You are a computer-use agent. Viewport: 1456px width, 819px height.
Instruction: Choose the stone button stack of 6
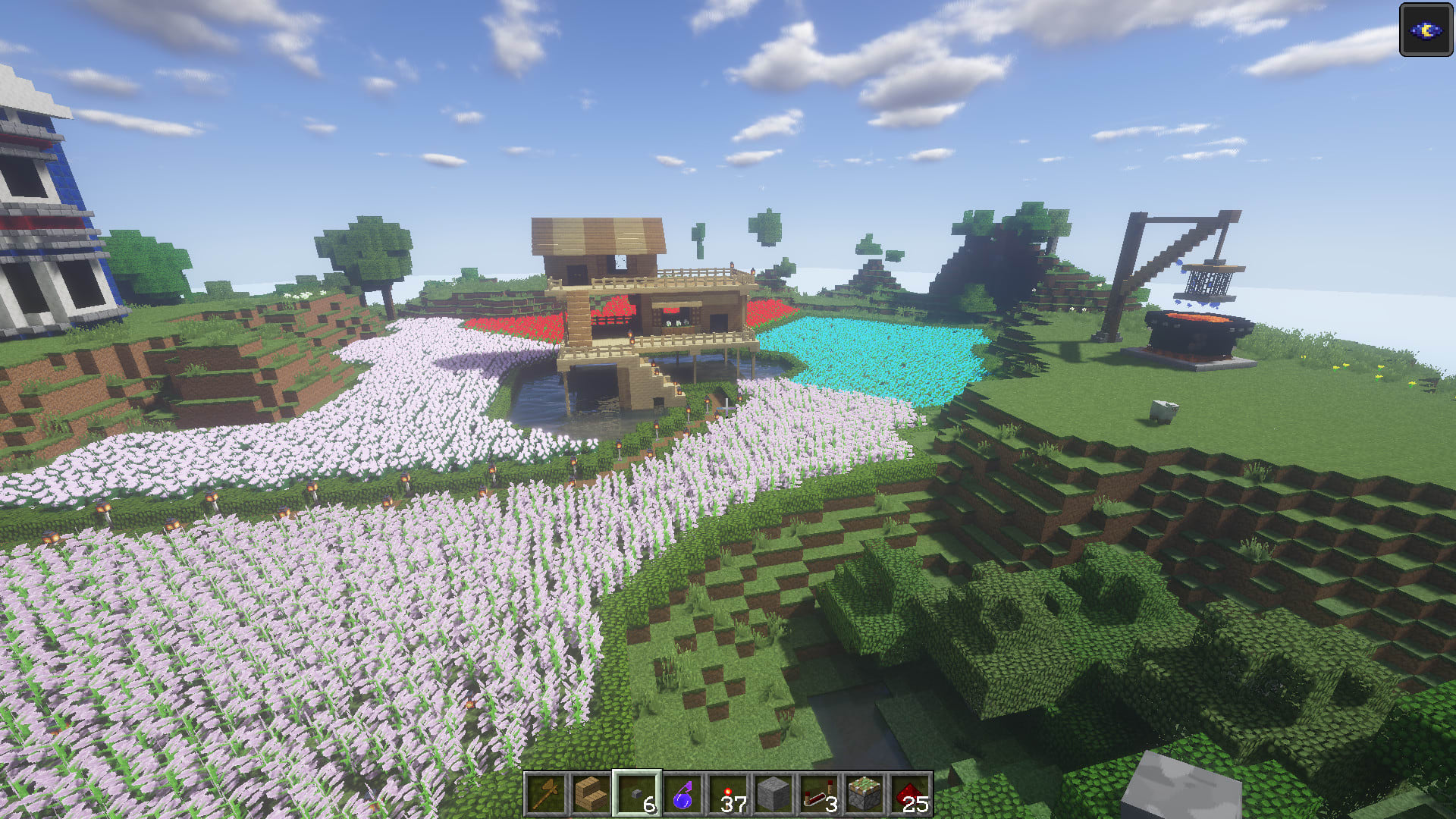[637, 794]
